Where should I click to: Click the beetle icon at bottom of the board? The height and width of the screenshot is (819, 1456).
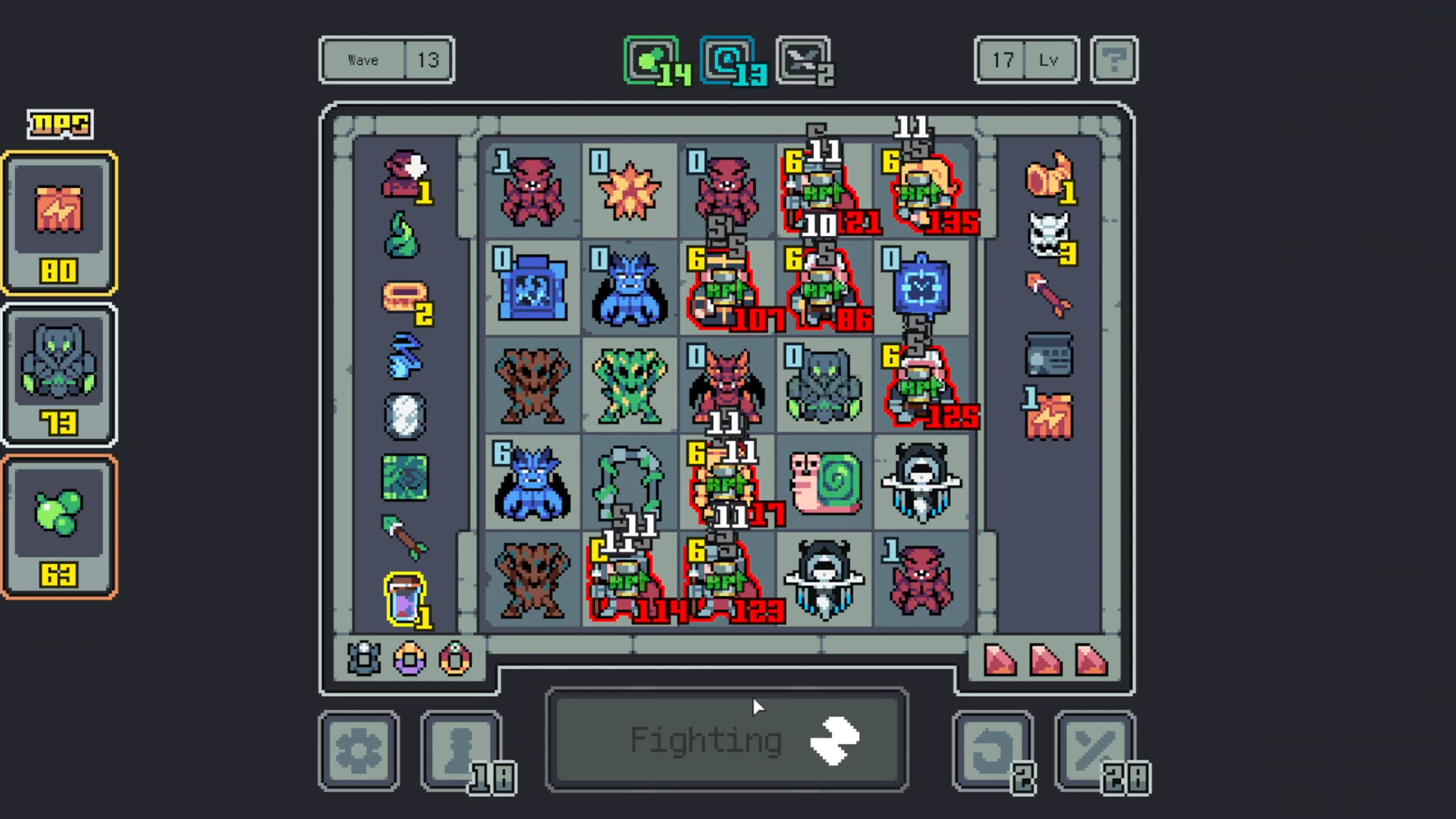point(362,659)
